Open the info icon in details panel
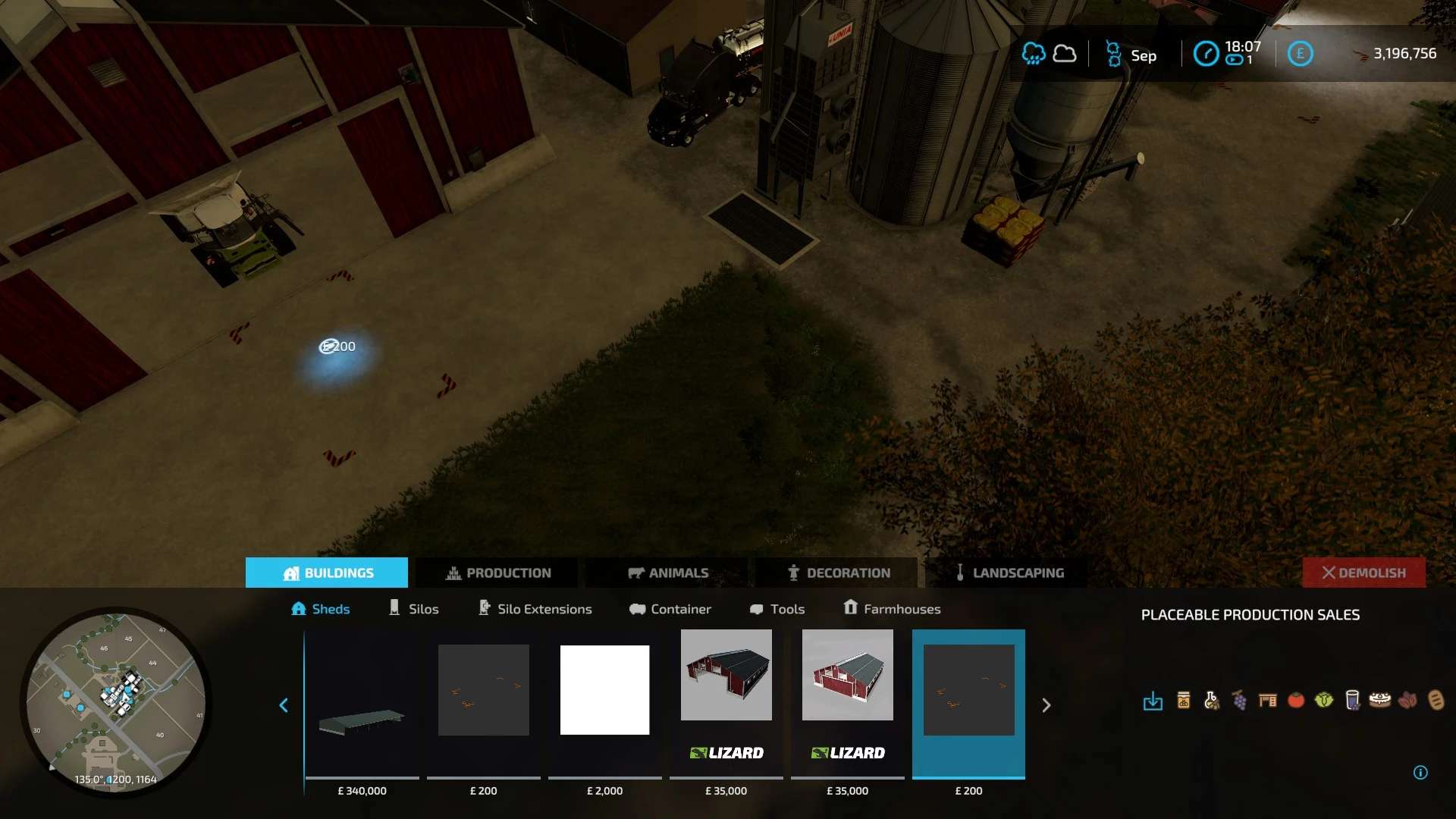Viewport: 1456px width, 819px height. [1420, 773]
